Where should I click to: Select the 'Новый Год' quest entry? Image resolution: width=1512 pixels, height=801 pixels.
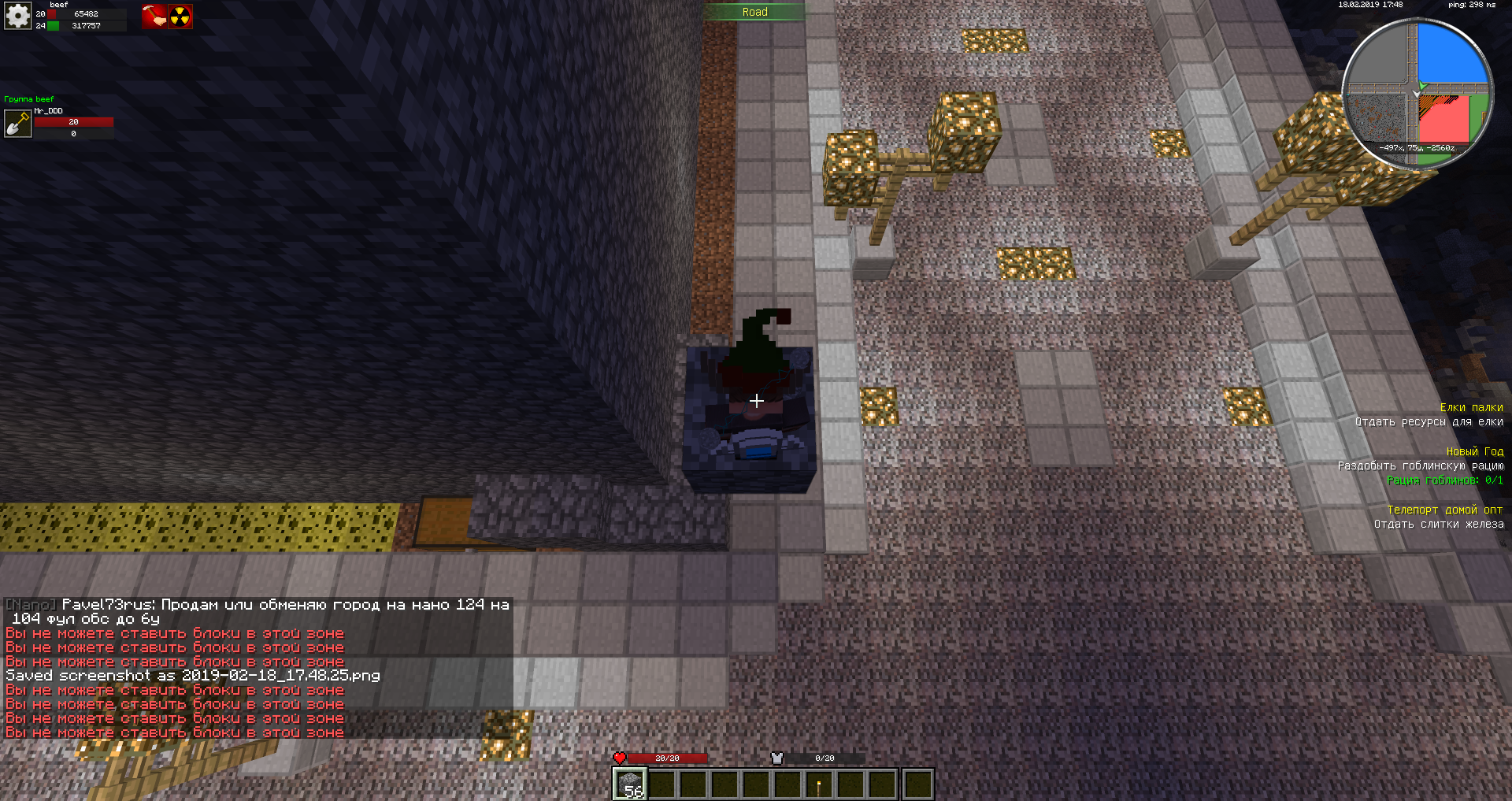pos(1474,451)
